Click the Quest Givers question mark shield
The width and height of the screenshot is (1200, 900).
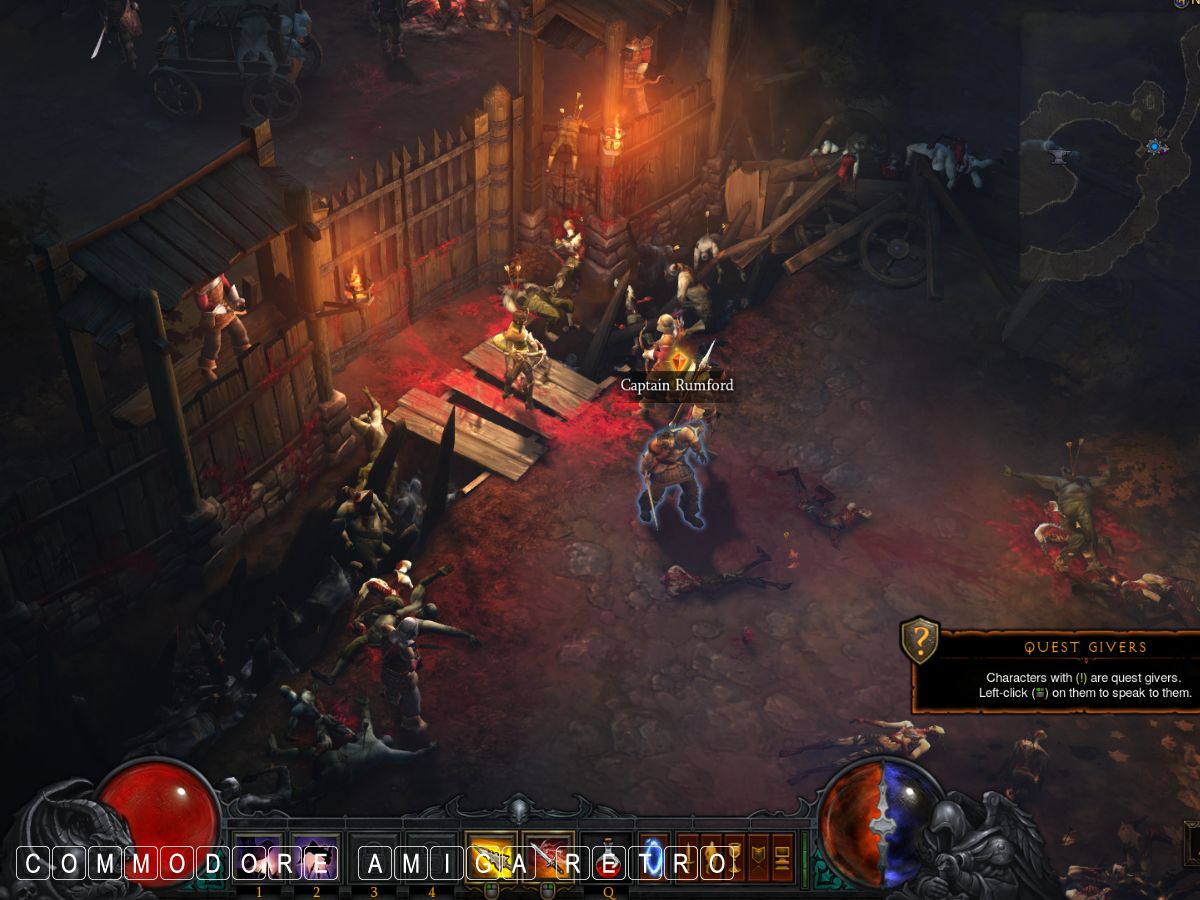click(920, 640)
